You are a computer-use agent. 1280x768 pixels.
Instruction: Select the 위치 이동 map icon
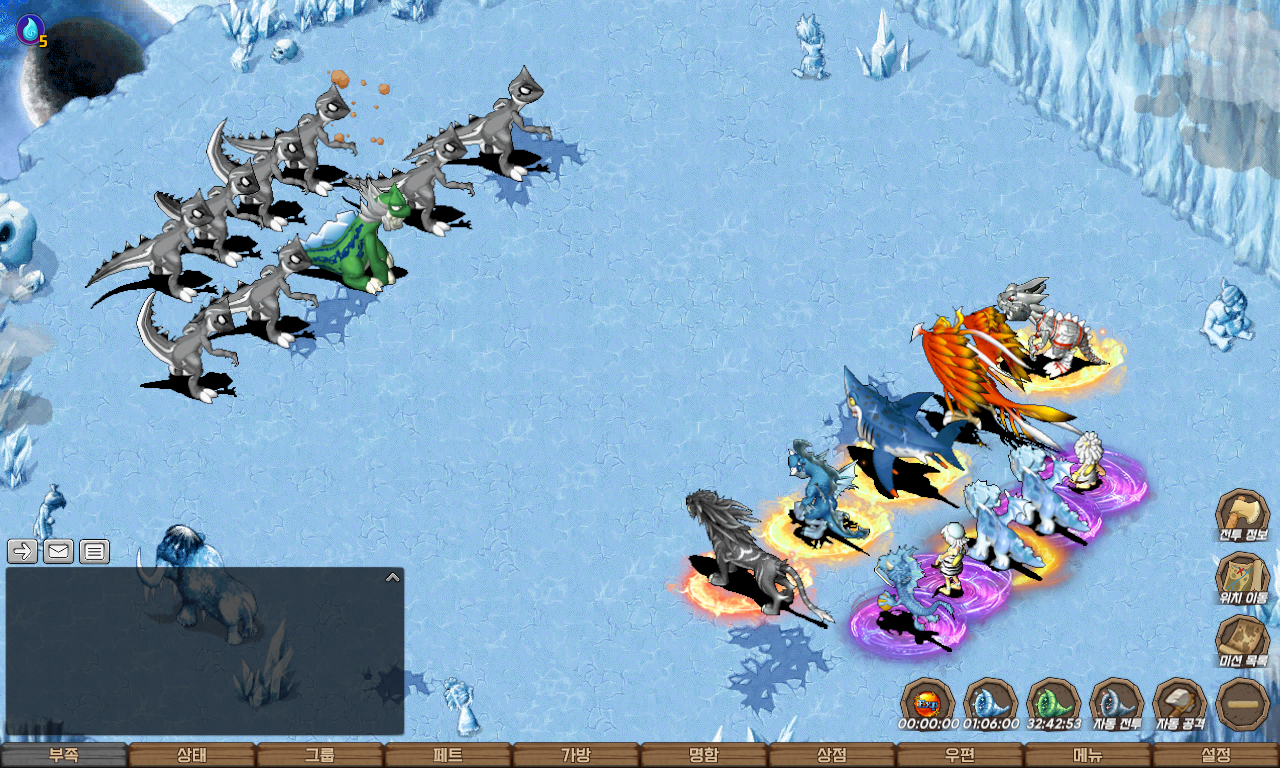pos(1242,579)
